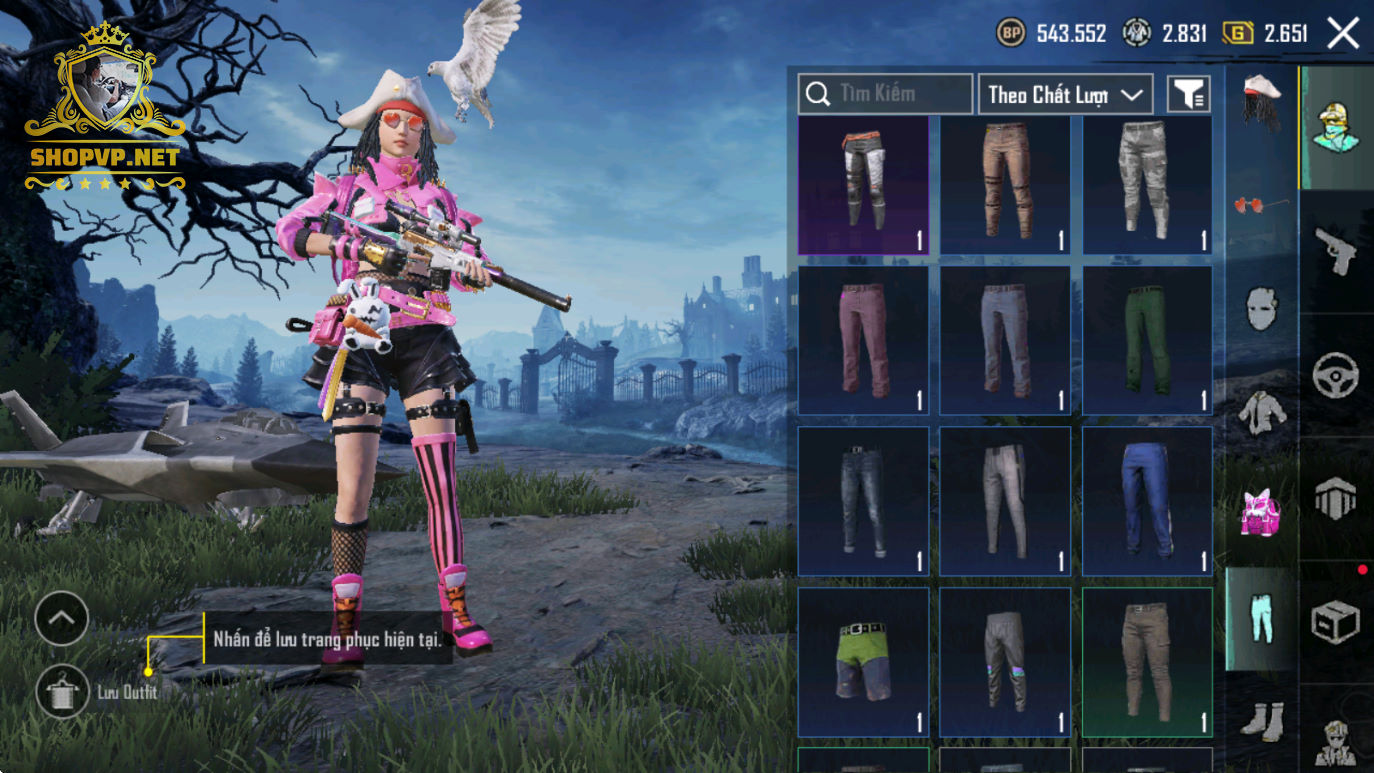The width and height of the screenshot is (1374, 773).
Task: Select the pink pants item
Action: (863, 340)
